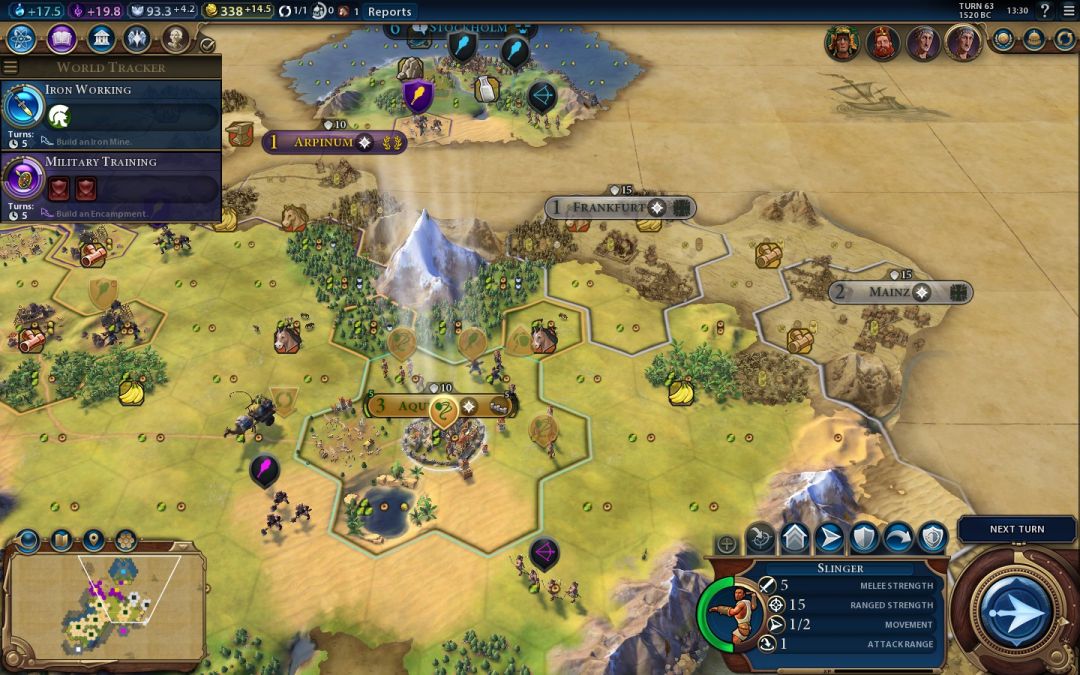Open the governments screen (building icon)
The image size is (1080, 675).
[100, 39]
